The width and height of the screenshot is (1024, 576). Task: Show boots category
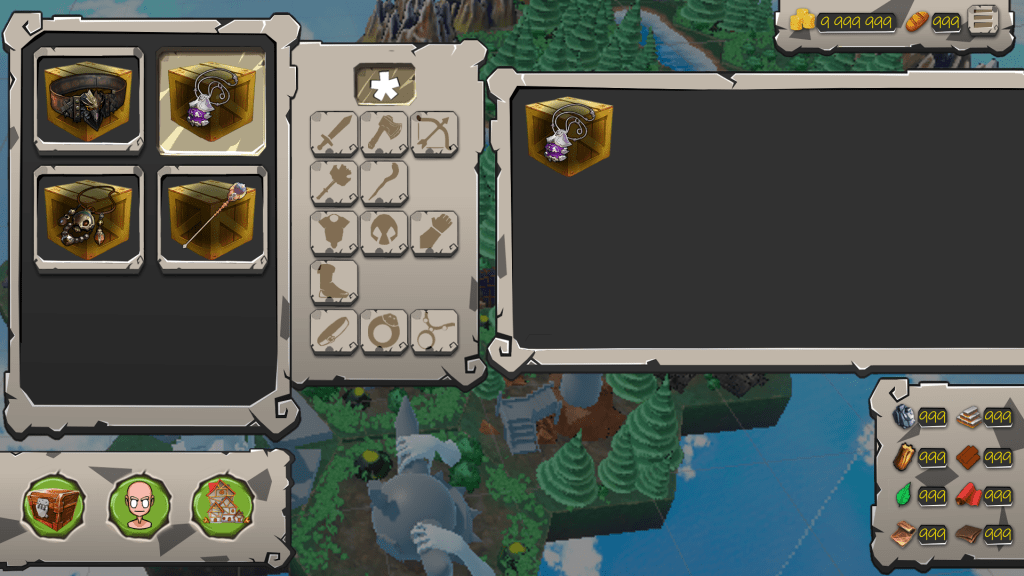coord(334,282)
